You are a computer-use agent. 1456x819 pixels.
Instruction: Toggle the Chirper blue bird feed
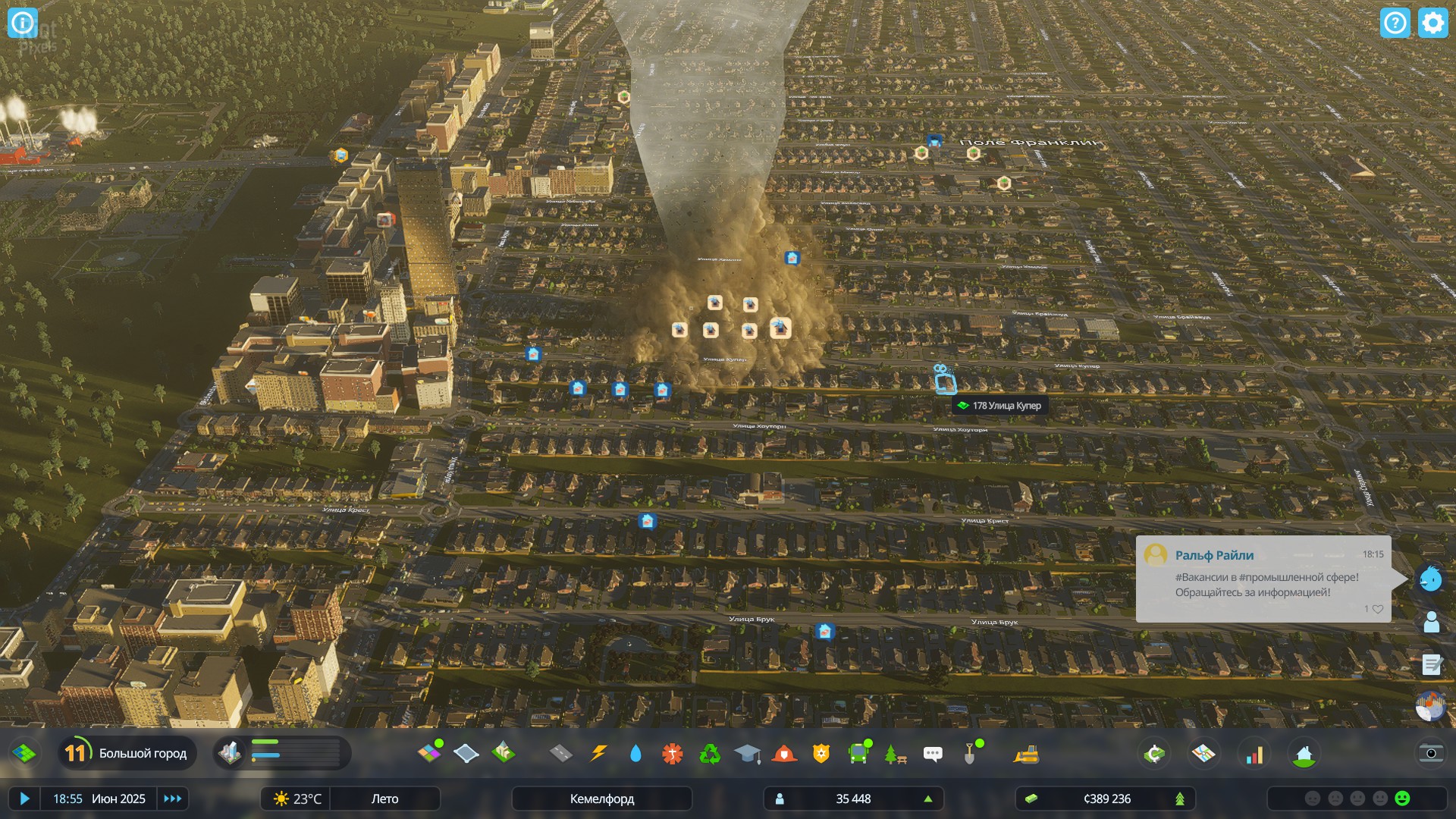(1430, 579)
